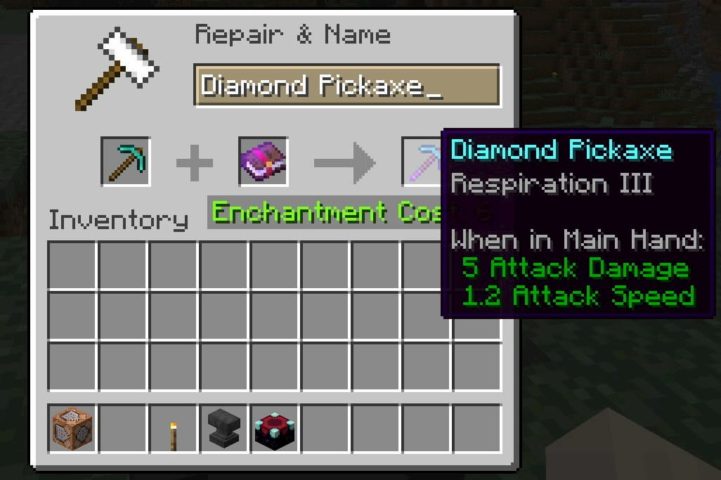Select the command block in the hotbar
Image resolution: width=721 pixels, height=480 pixels.
pos(73,429)
